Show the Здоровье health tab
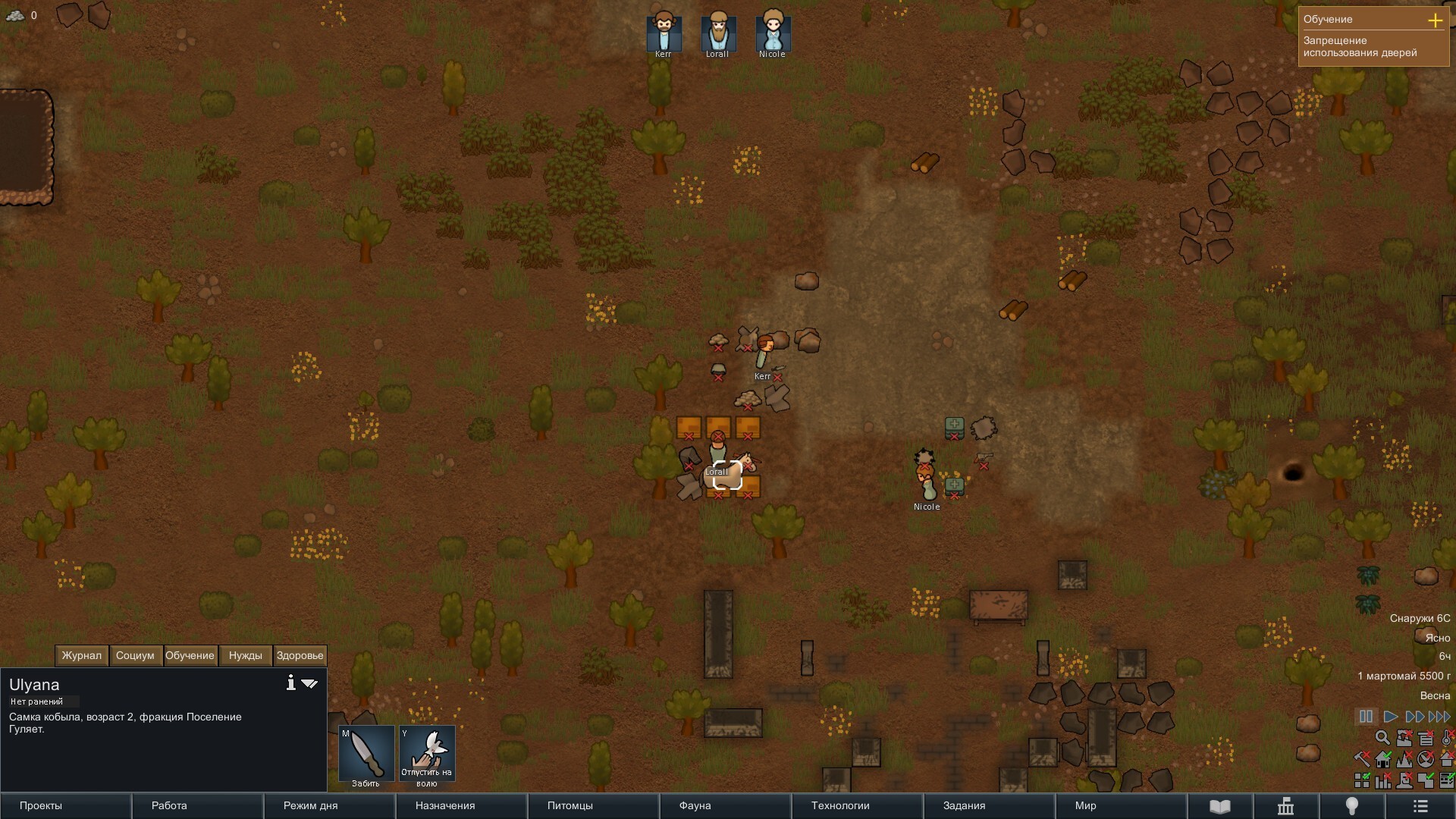The image size is (1456, 819). (300, 656)
